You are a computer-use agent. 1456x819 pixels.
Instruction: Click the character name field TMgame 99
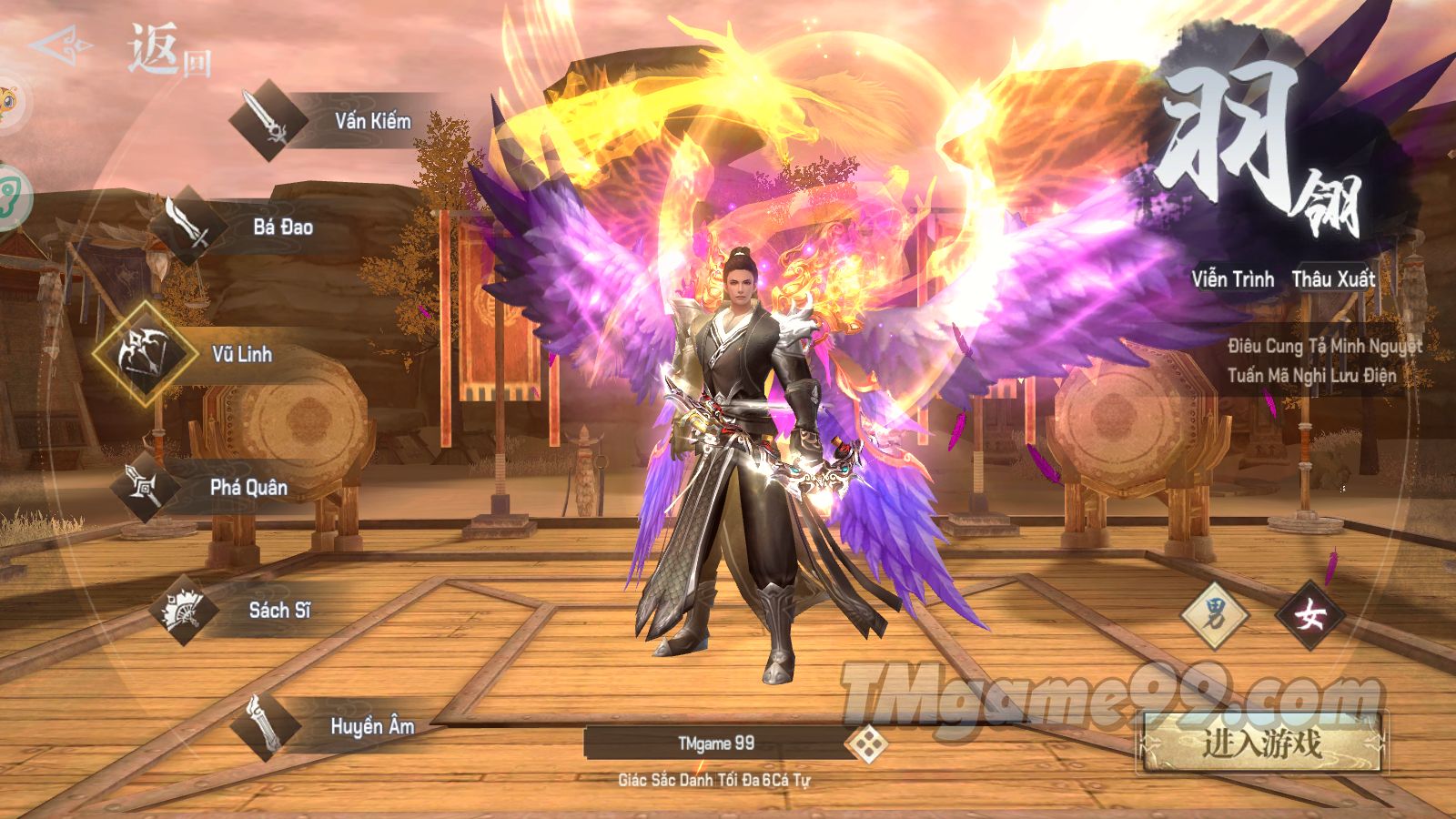(716, 743)
